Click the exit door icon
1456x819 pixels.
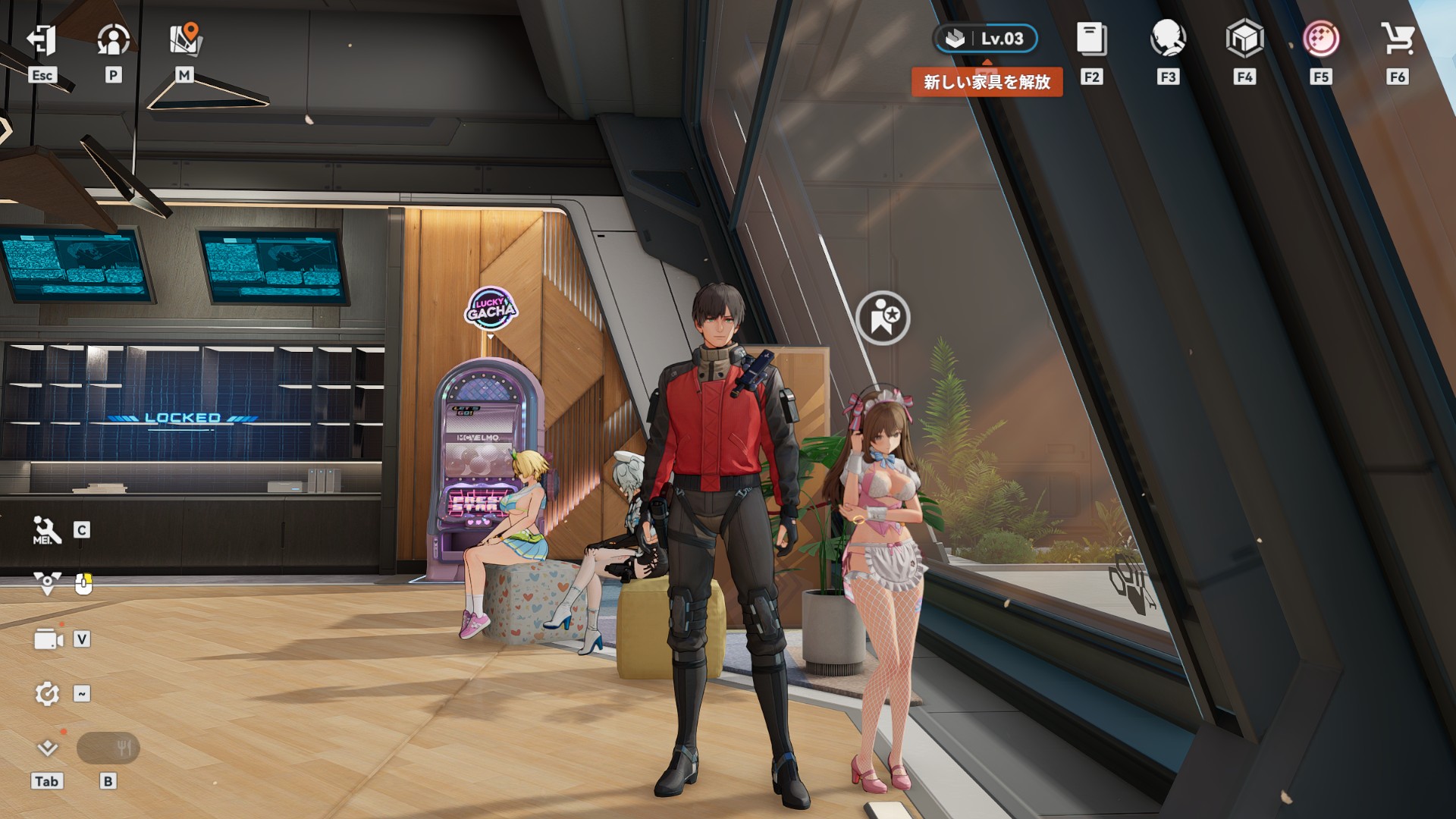[x=42, y=40]
